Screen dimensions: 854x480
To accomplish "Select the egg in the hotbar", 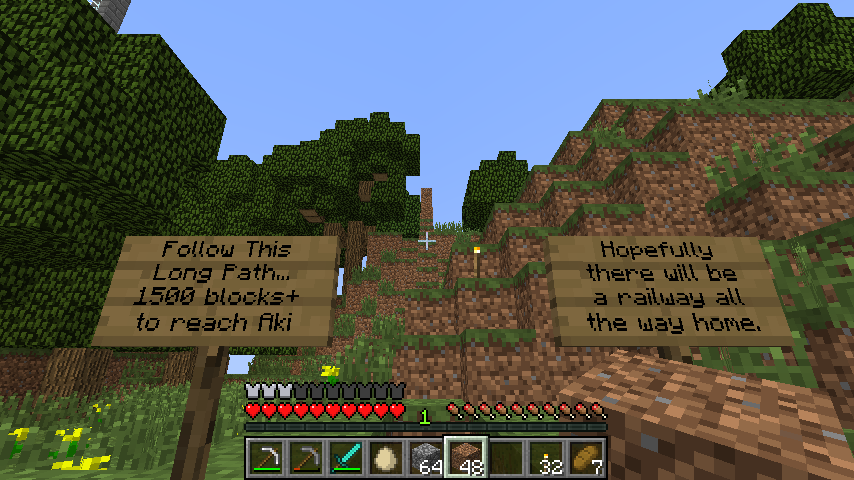I will [x=386, y=458].
